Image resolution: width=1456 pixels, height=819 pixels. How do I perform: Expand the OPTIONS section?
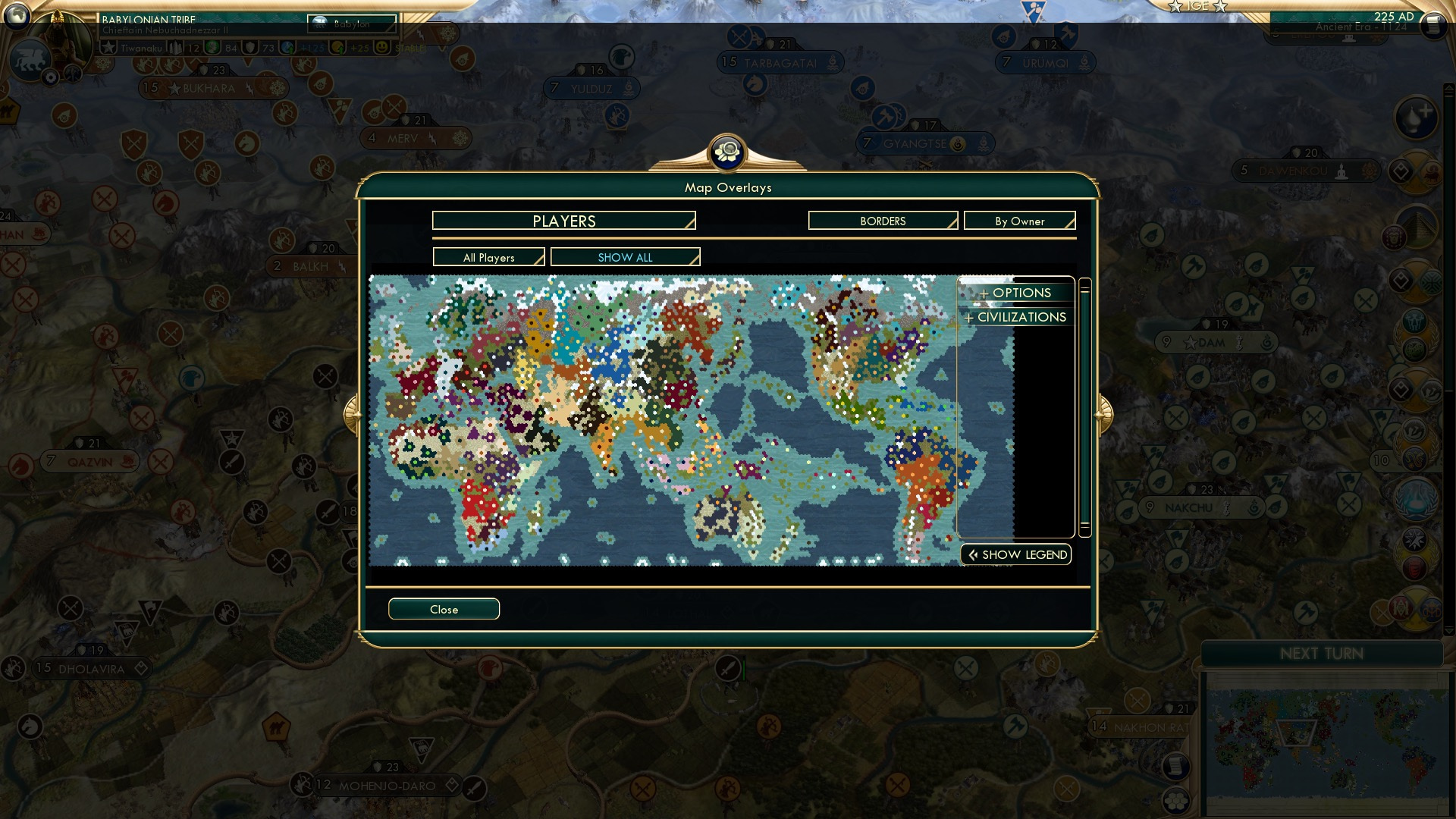coord(1016,293)
